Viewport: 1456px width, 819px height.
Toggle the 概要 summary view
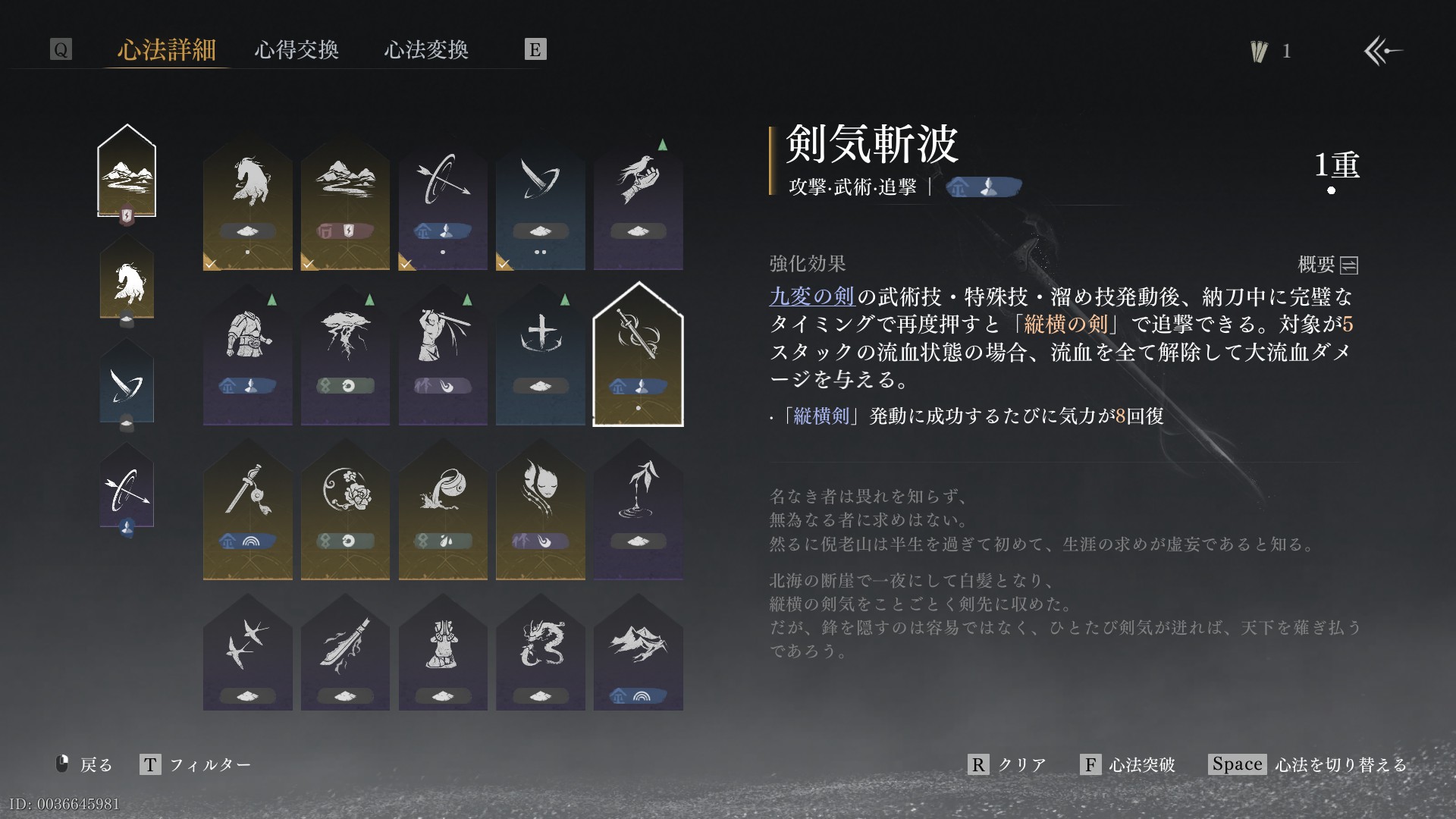point(1328,265)
